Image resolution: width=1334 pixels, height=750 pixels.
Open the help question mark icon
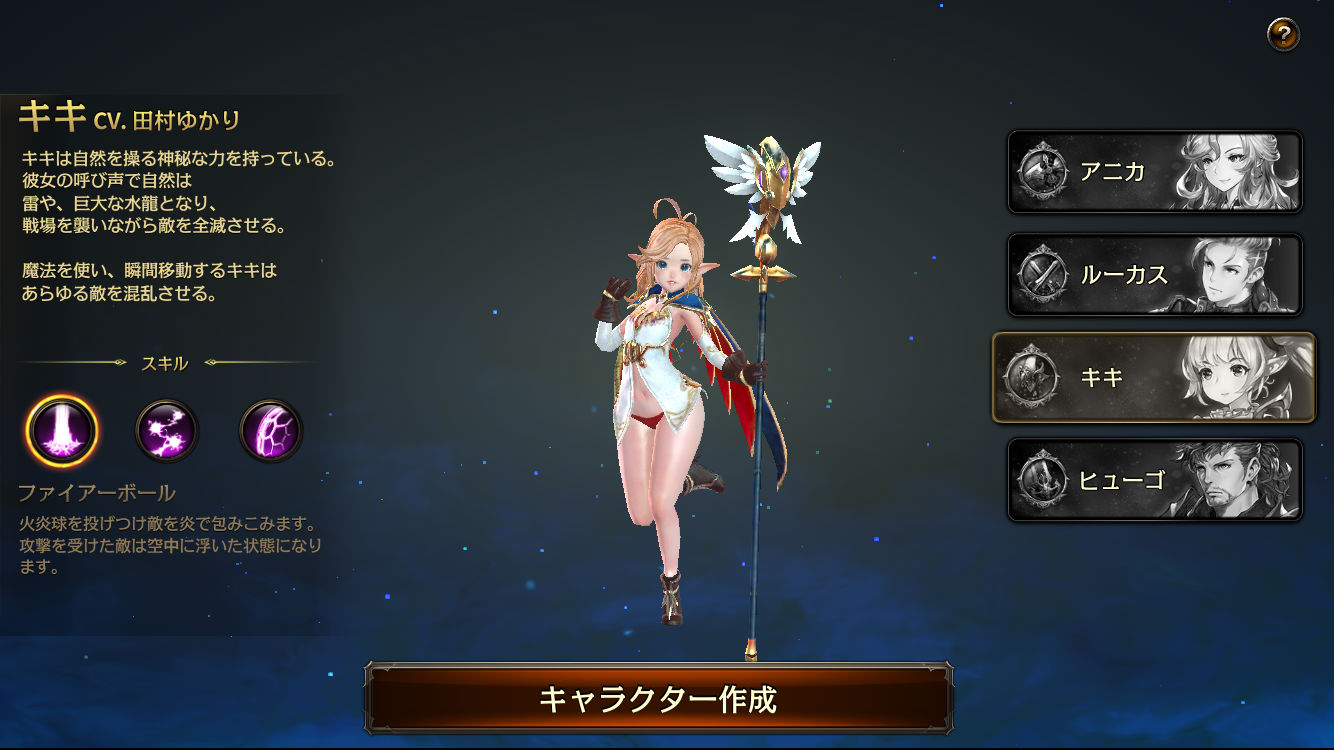pos(1283,35)
